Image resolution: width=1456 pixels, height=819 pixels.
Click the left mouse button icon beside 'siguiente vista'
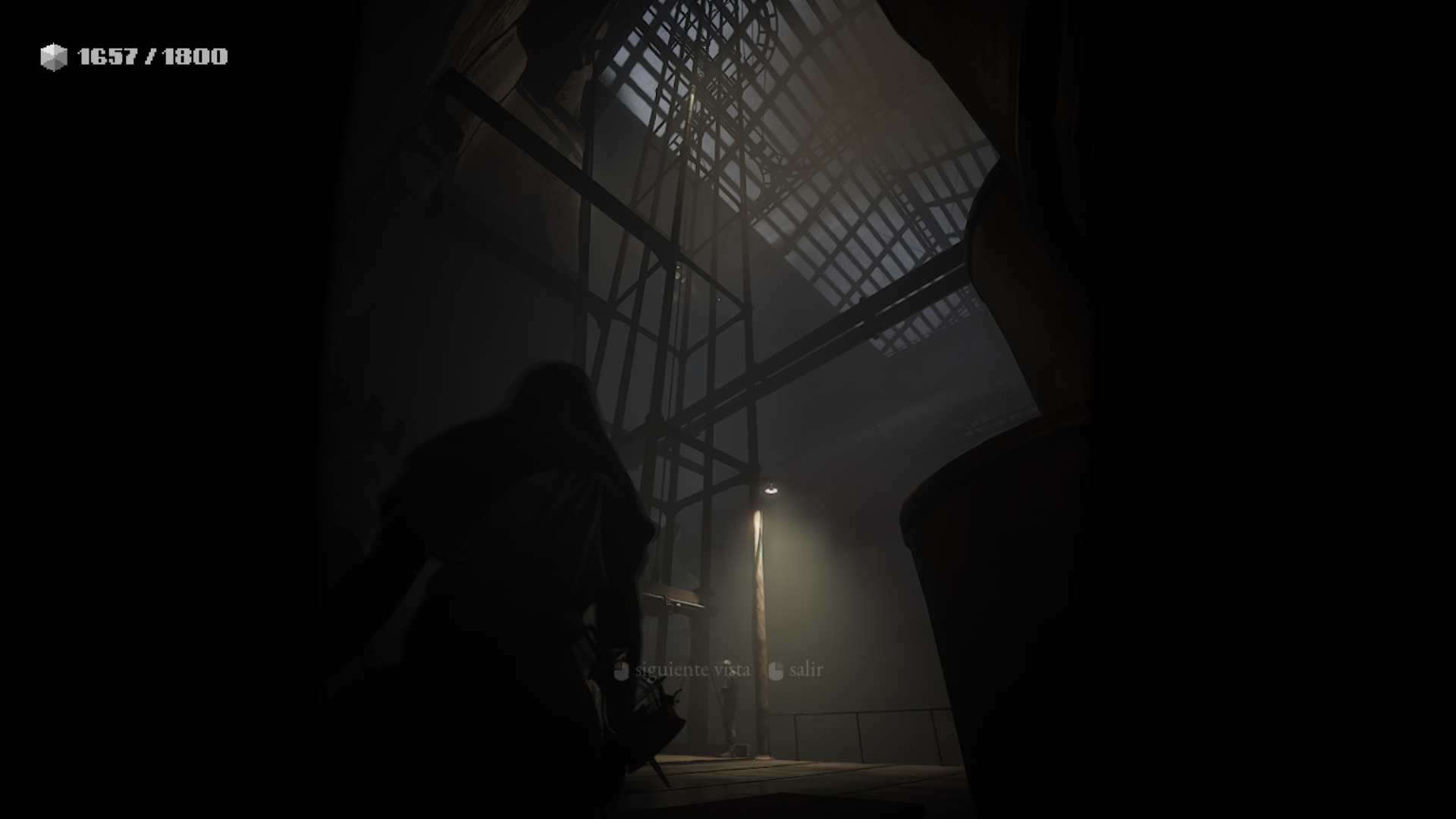click(x=620, y=670)
